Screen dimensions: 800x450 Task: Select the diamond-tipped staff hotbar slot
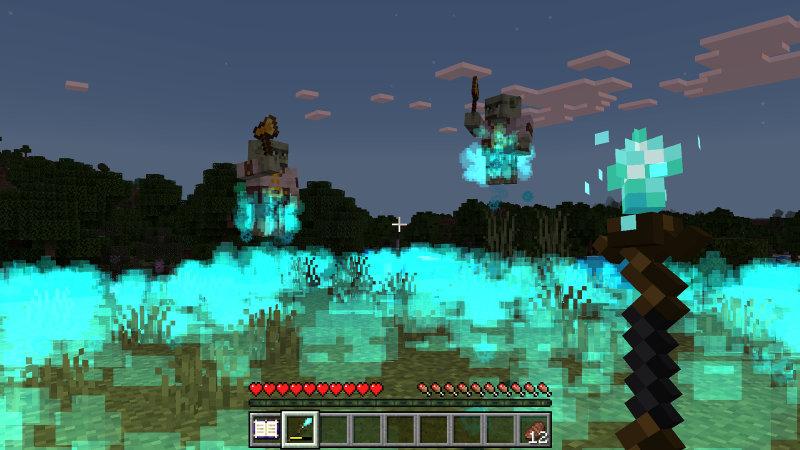300,429
